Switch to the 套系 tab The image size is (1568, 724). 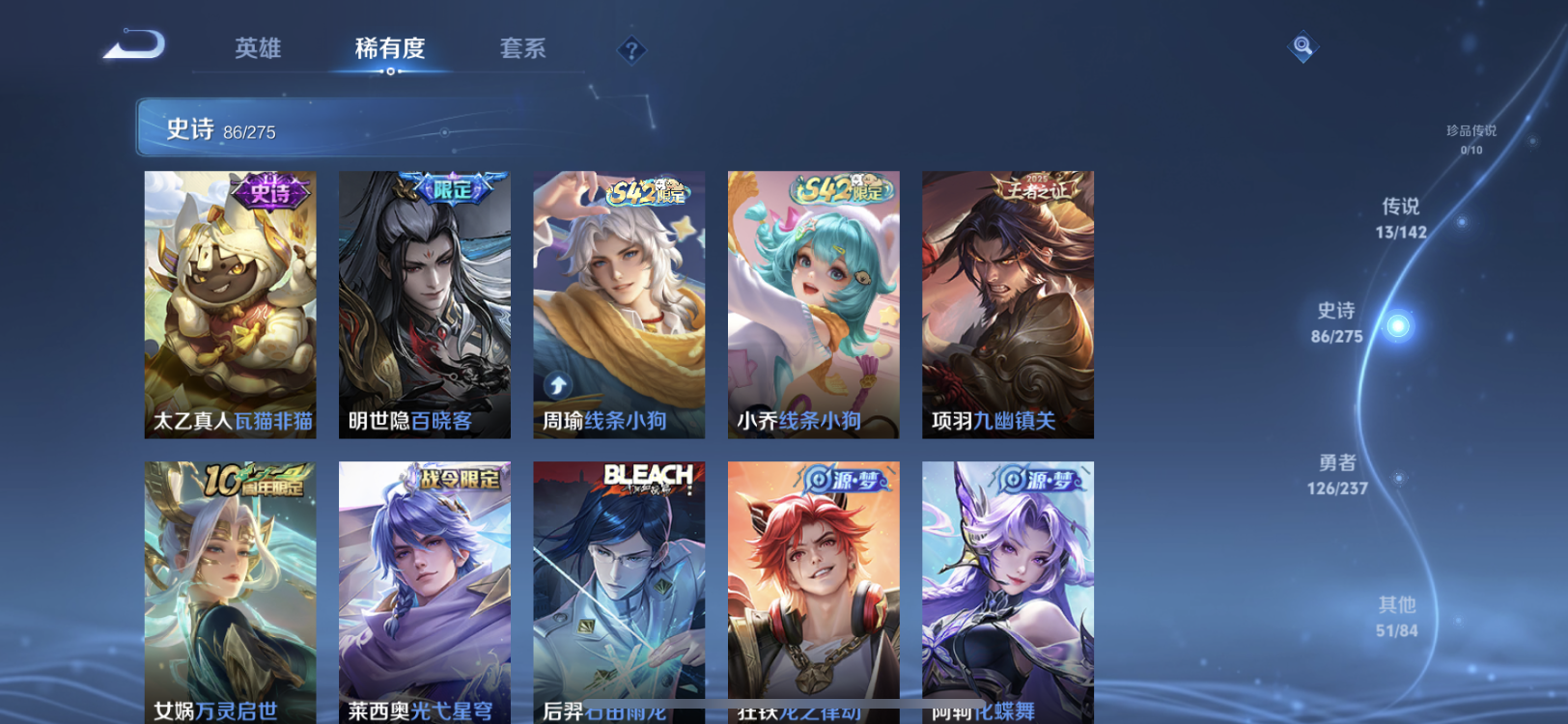coord(524,50)
